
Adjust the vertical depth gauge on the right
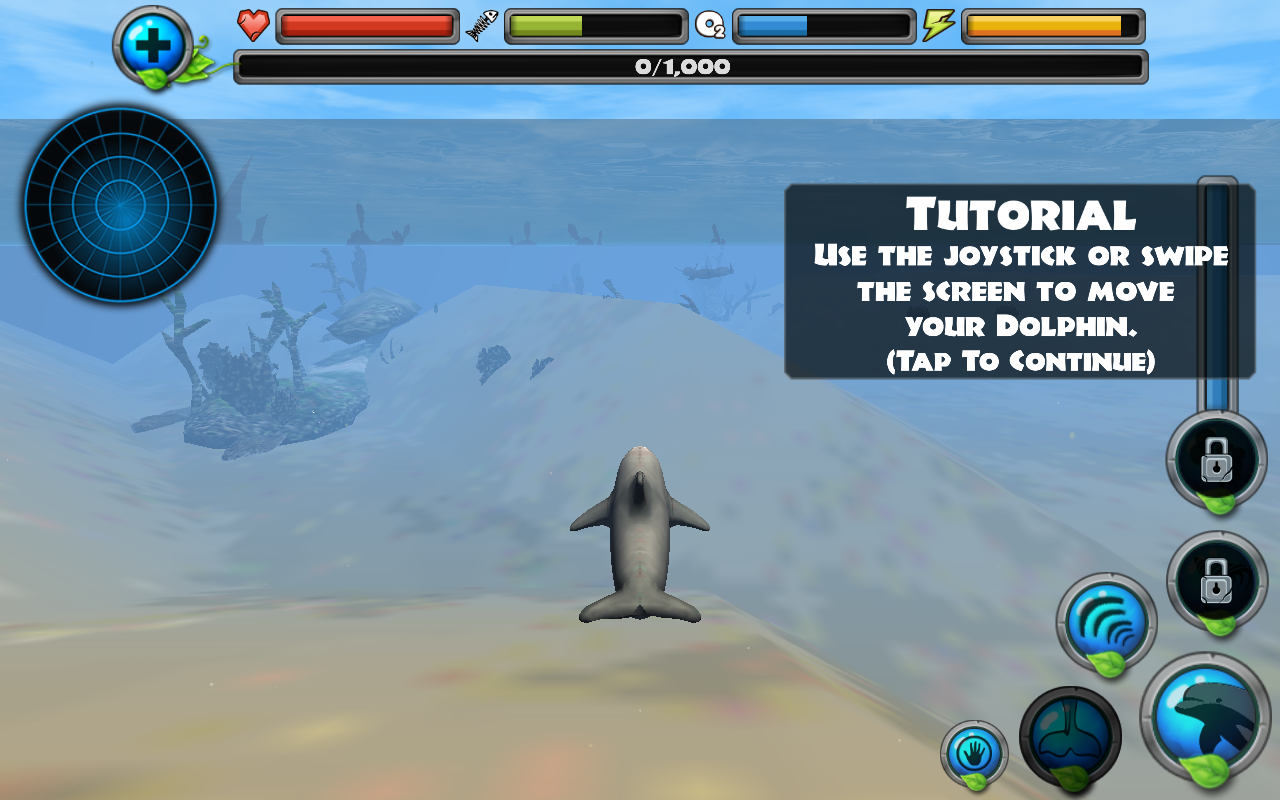tap(1214, 300)
